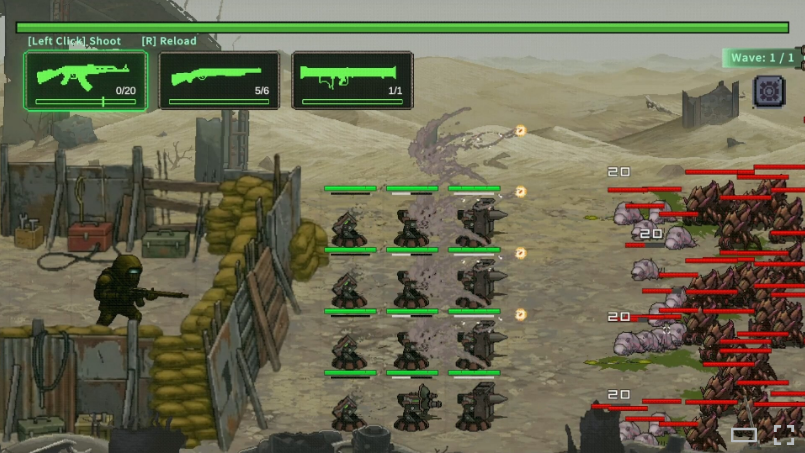Toggle fullscreen with the corner-brackets icon

(x=784, y=434)
